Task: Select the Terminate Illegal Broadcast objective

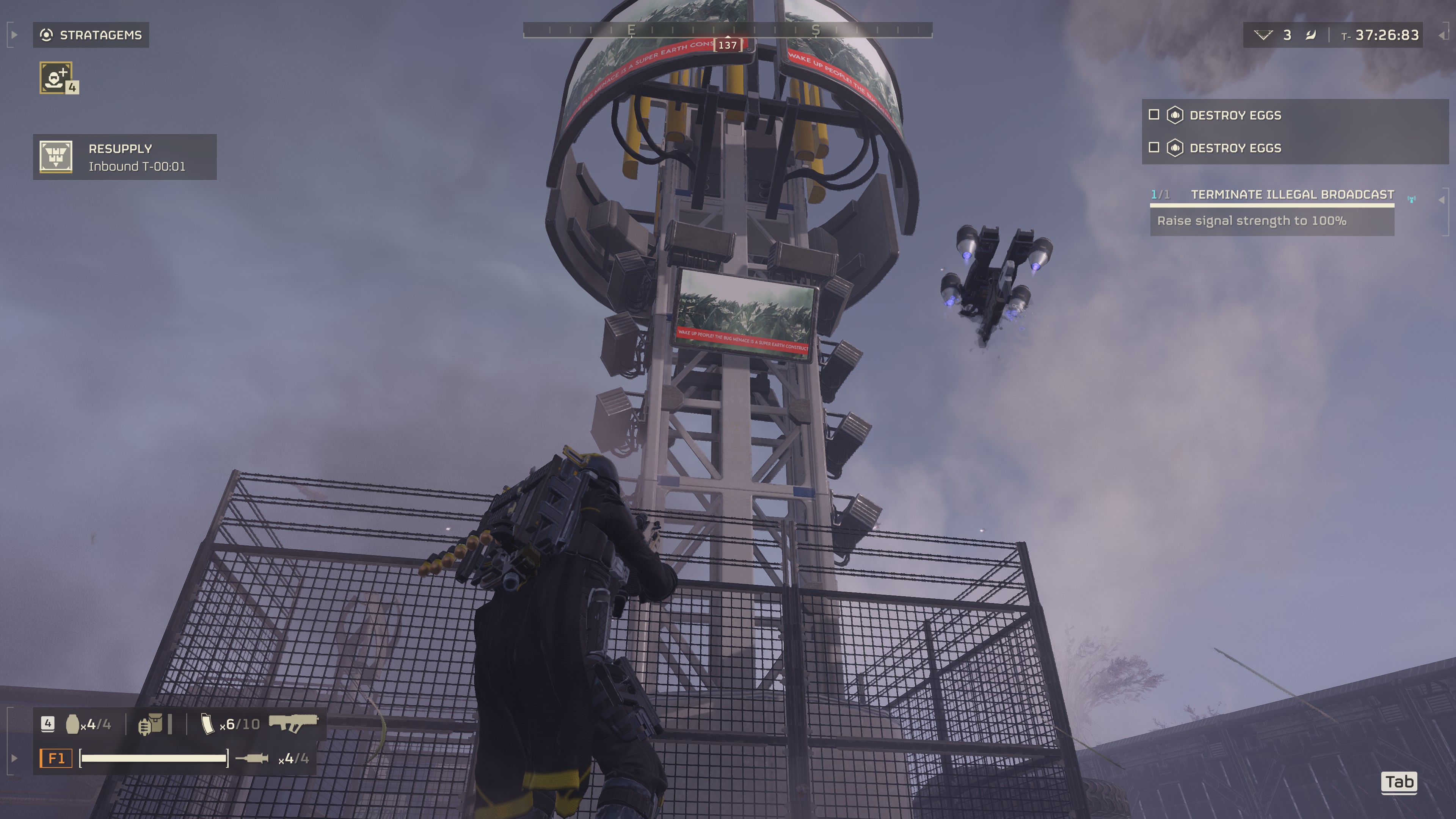Action: (x=1291, y=195)
